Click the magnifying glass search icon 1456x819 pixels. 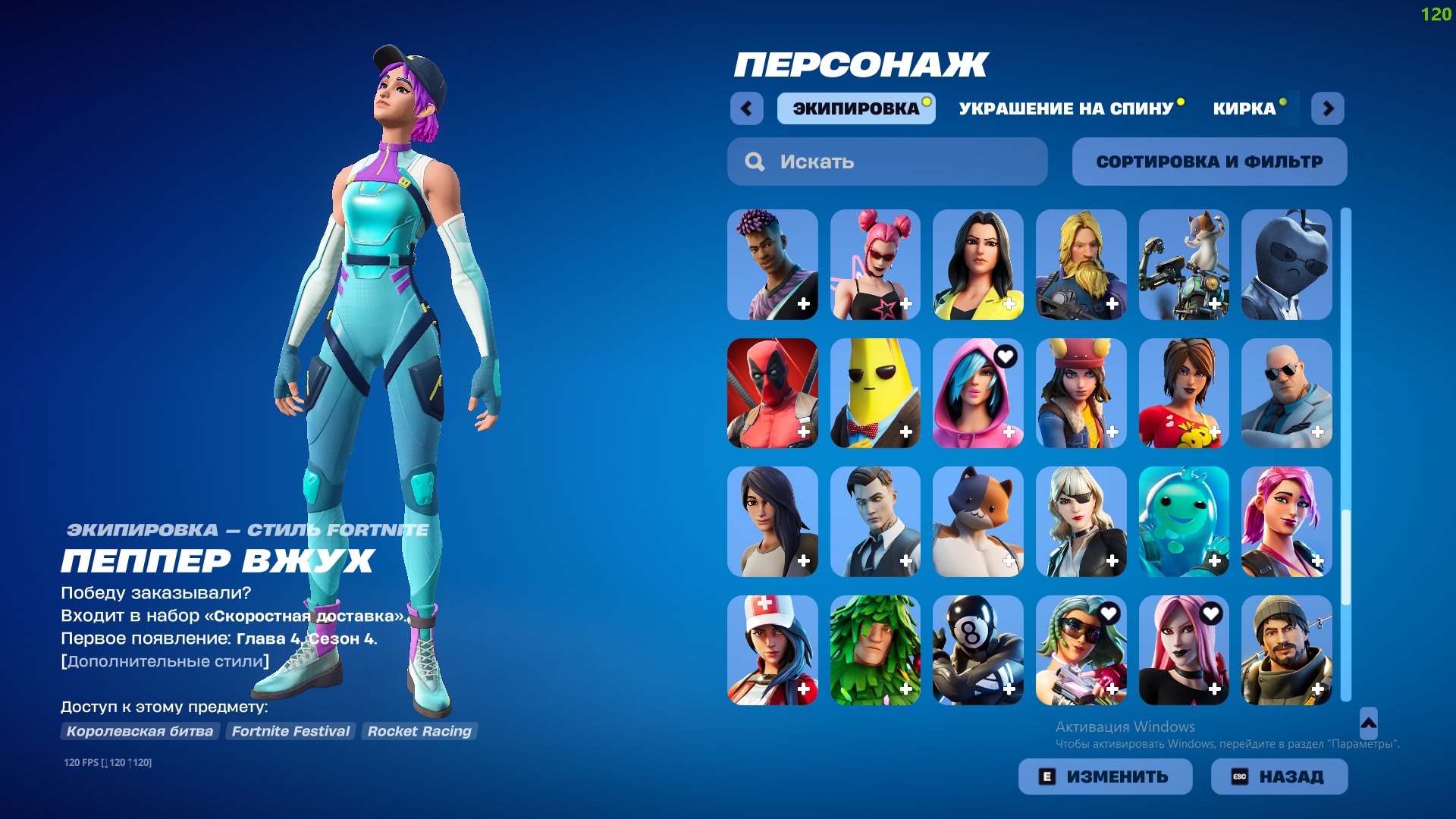[755, 161]
